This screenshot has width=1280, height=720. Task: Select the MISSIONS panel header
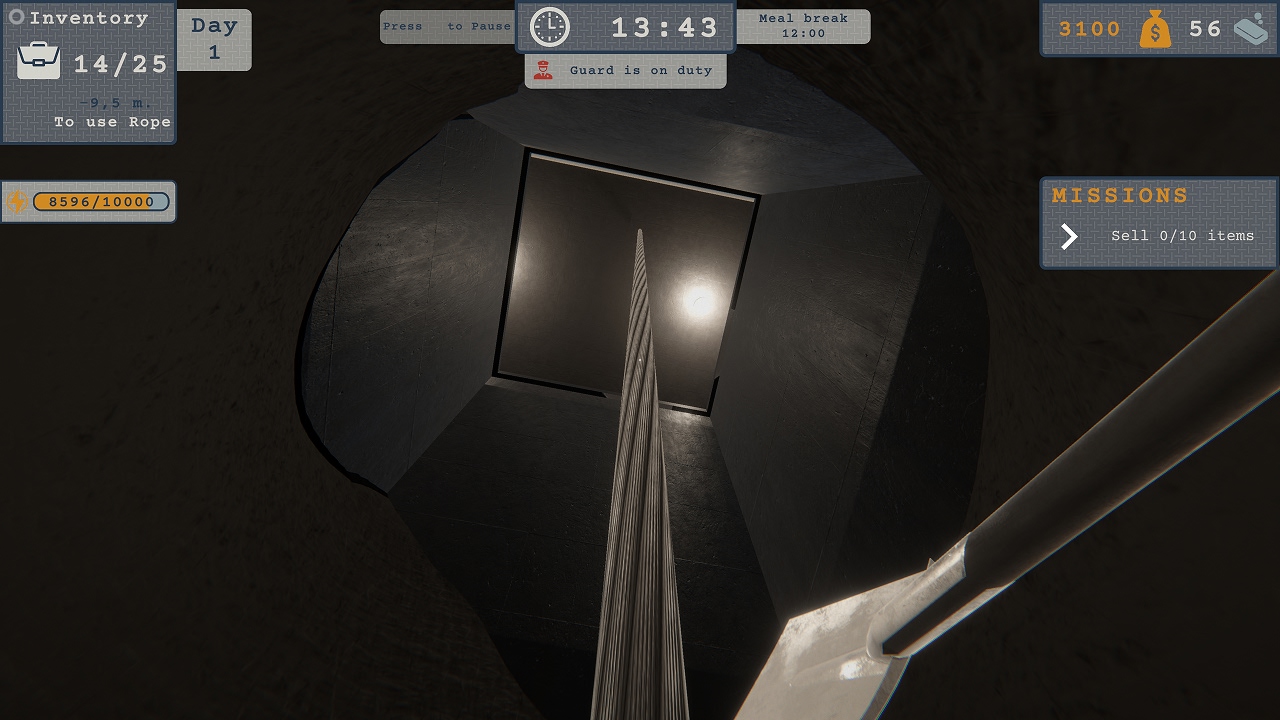point(1120,195)
